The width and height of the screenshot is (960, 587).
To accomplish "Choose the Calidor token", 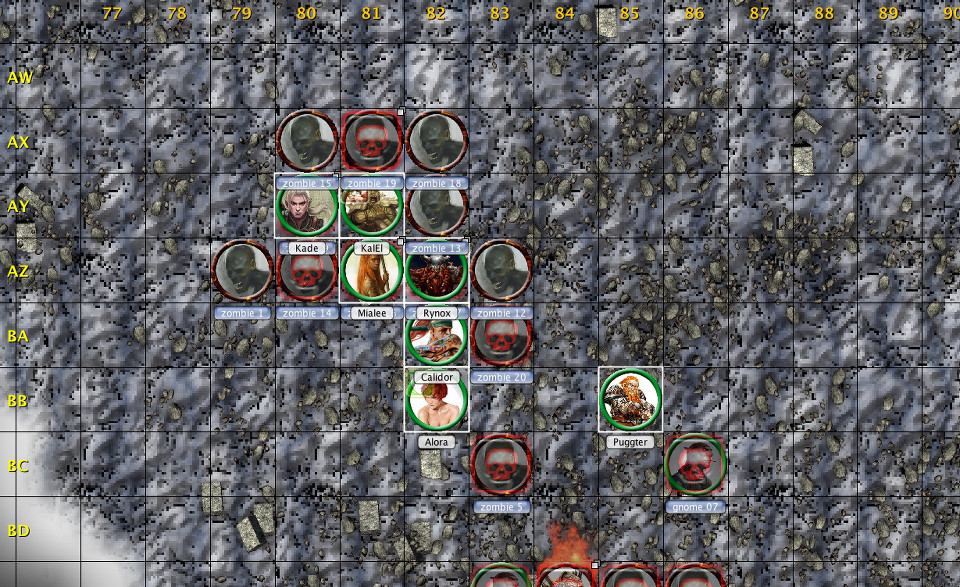I will [x=436, y=336].
